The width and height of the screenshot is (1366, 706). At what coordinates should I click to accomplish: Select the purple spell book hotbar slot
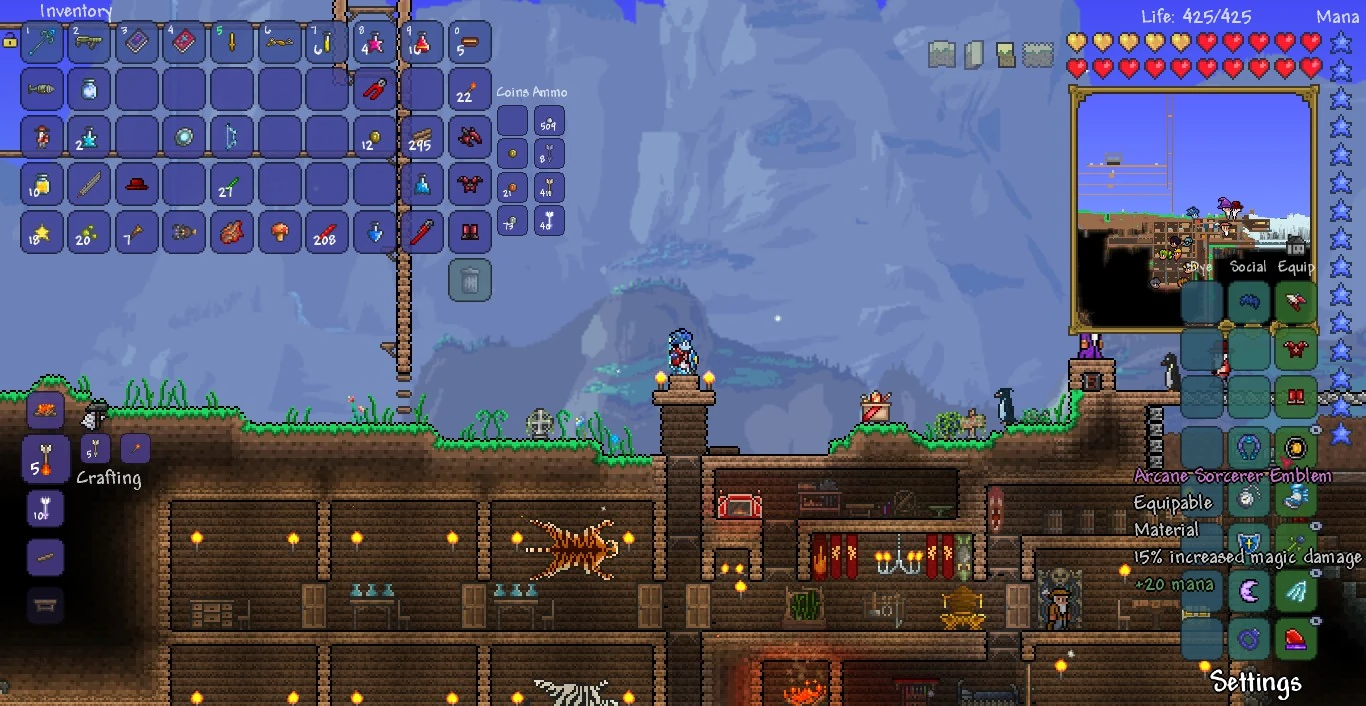pyautogui.click(x=137, y=42)
